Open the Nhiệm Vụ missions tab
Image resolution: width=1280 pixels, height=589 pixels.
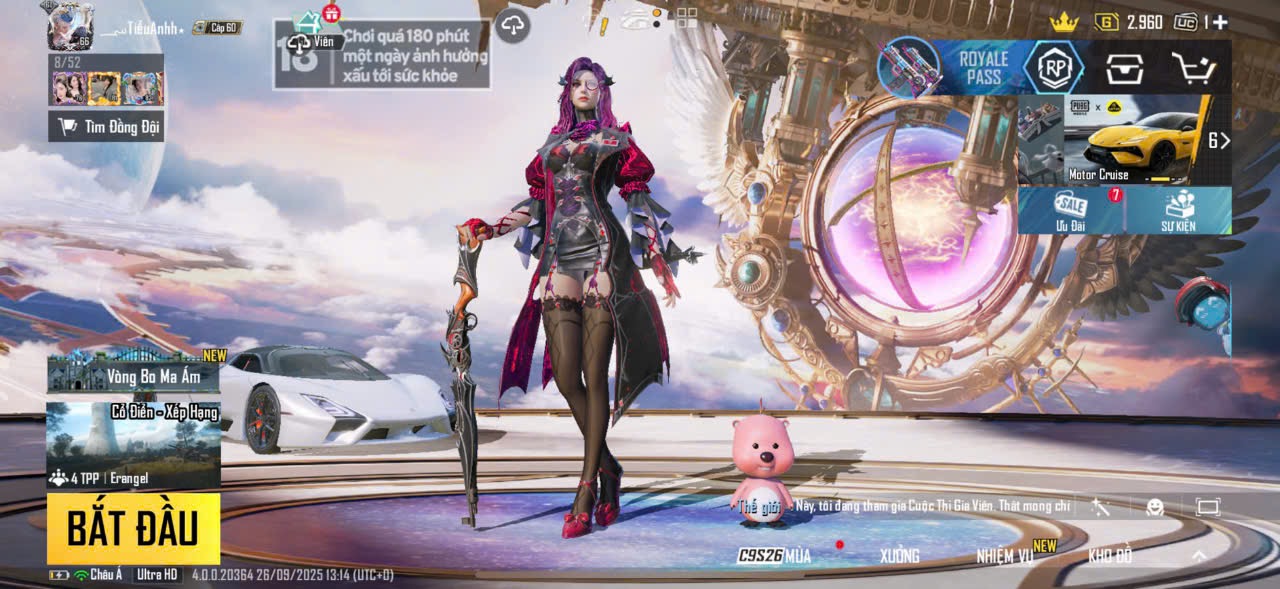[x=1005, y=556]
